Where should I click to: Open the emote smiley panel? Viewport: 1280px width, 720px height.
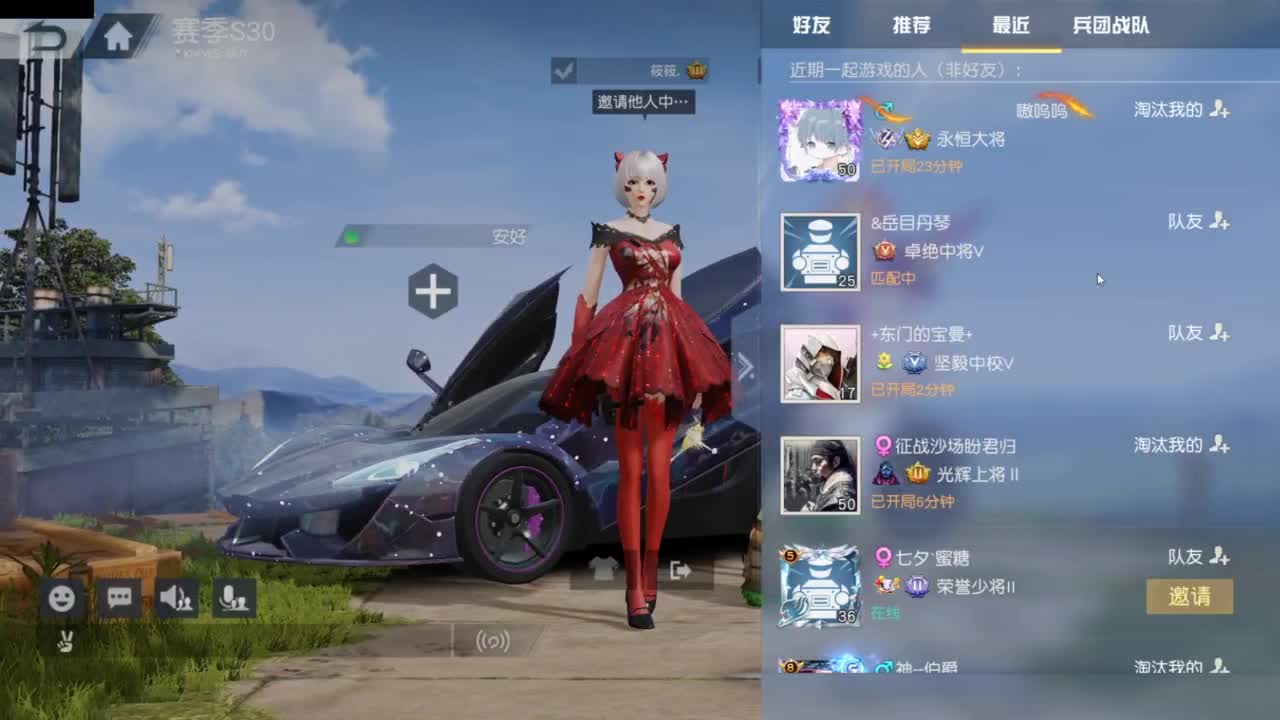tap(63, 598)
